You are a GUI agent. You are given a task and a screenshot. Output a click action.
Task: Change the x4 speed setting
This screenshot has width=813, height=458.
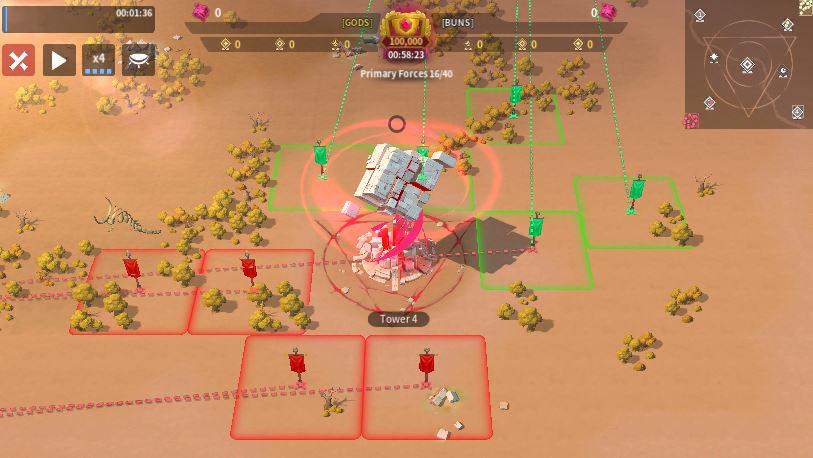click(98, 60)
